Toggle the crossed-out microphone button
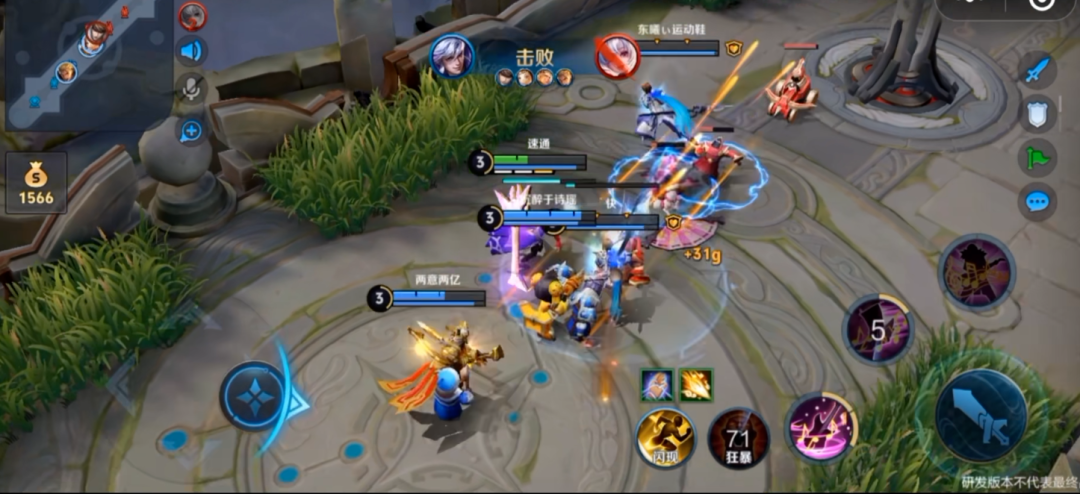 point(191,89)
